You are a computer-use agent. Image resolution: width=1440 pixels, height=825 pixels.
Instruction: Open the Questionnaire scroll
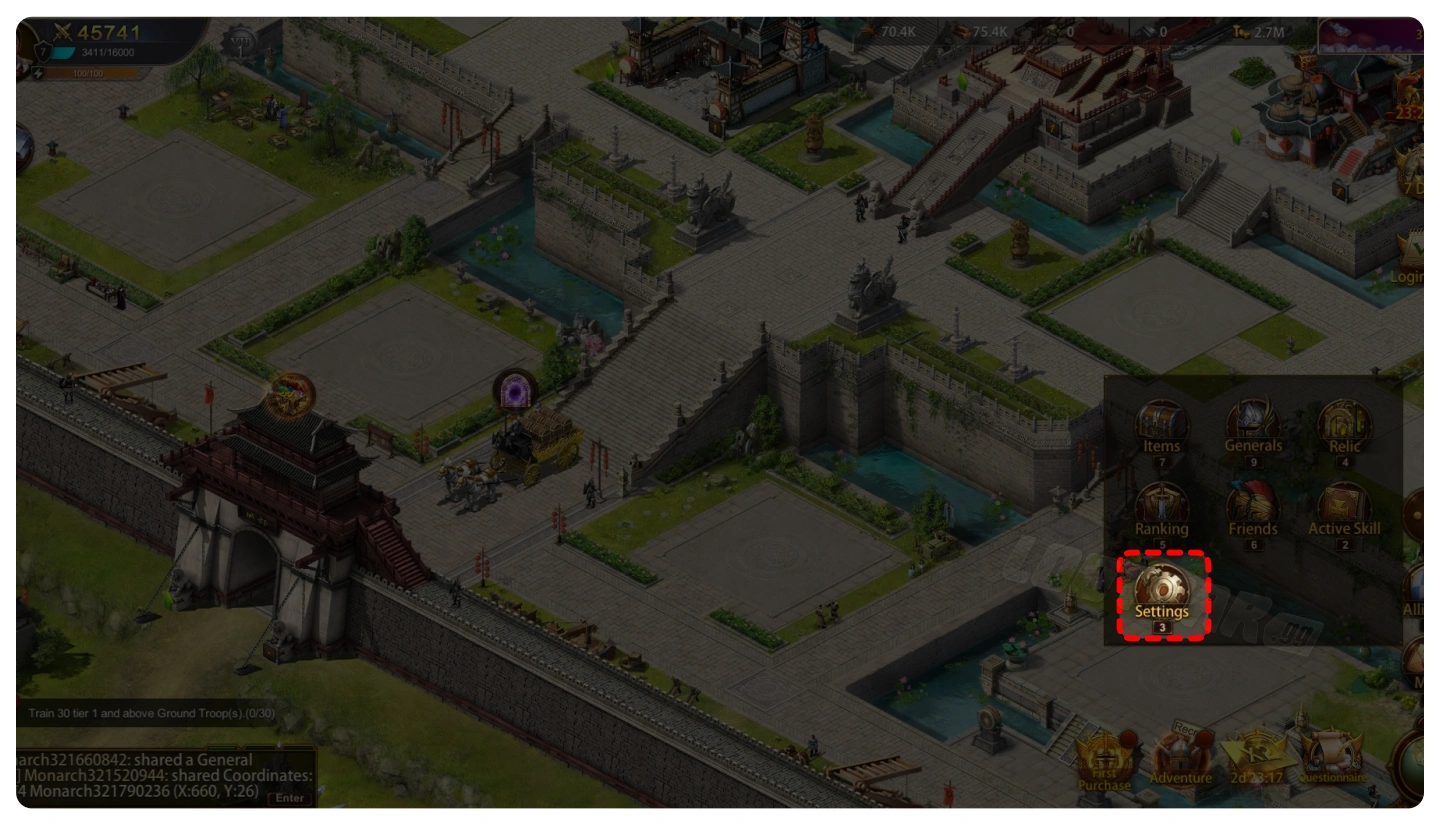point(1332,760)
